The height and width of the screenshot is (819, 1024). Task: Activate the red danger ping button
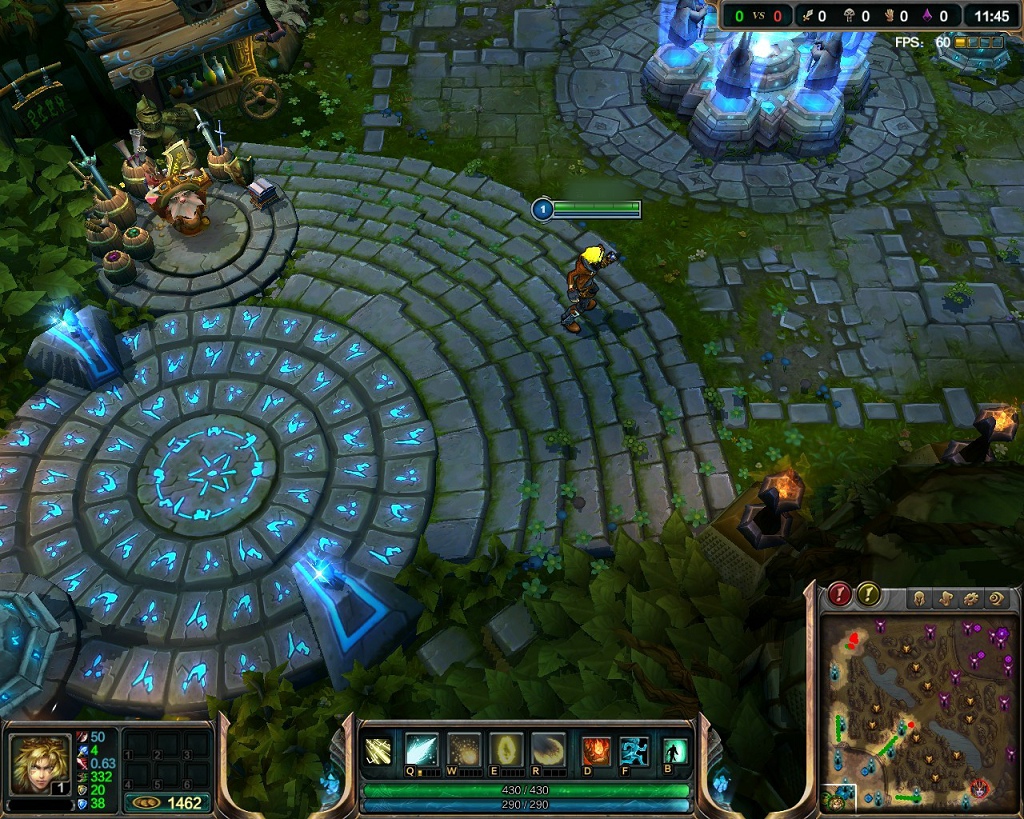[x=840, y=594]
